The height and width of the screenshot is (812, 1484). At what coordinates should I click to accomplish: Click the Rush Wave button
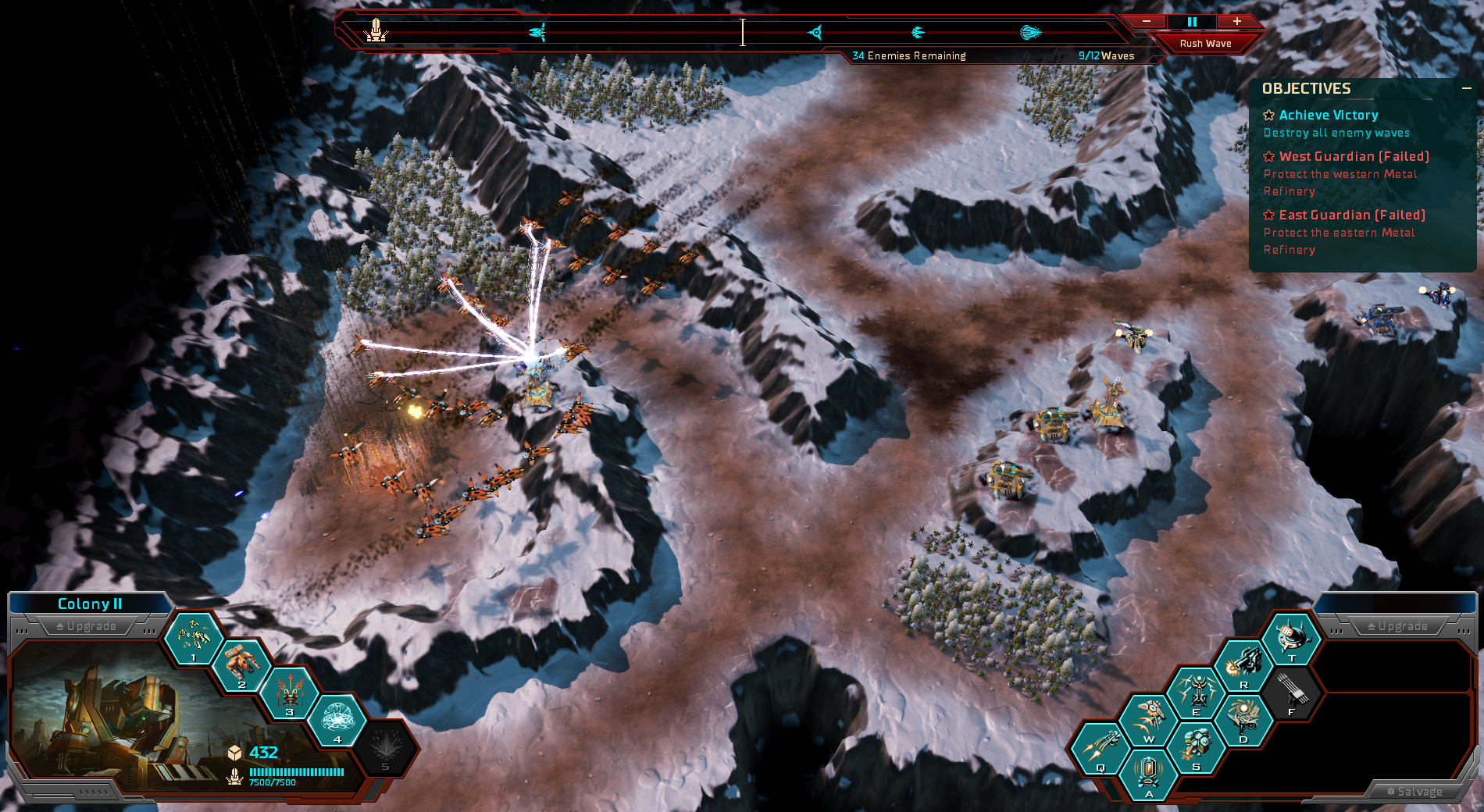(1205, 44)
